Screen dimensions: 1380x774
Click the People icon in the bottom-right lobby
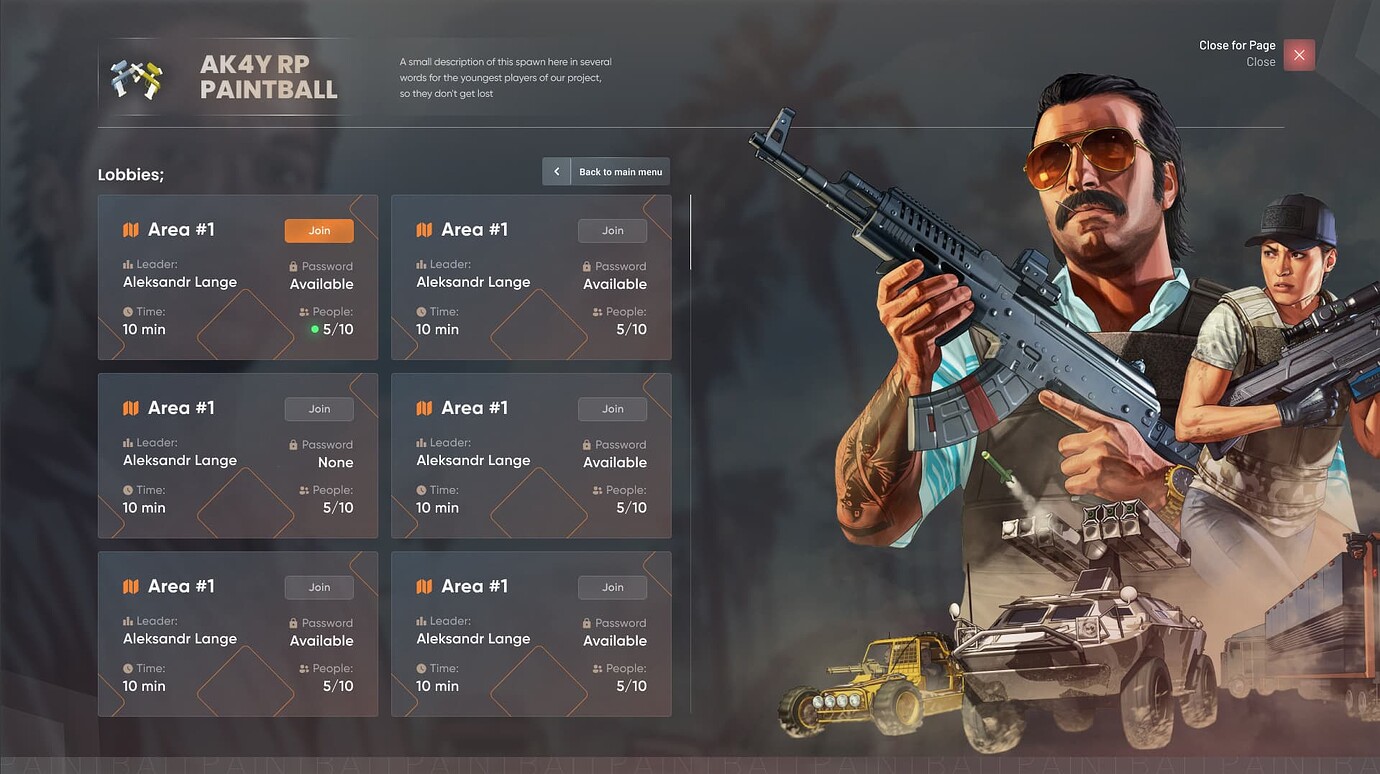tap(597, 668)
